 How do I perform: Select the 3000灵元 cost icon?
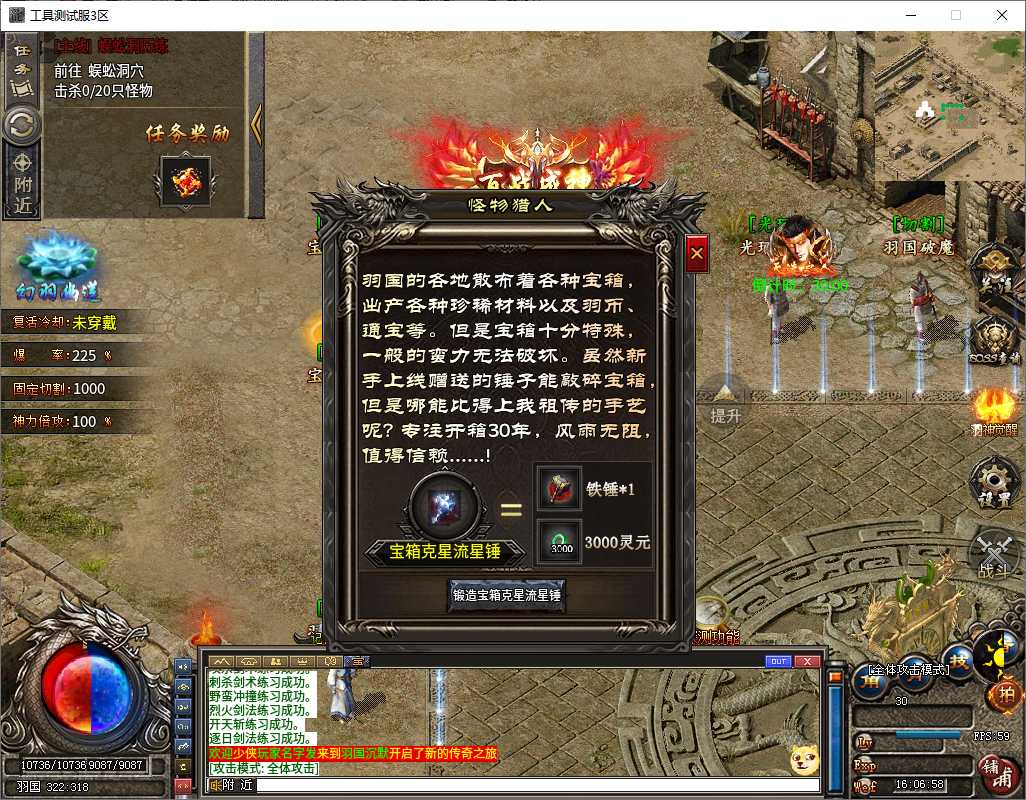click(558, 543)
